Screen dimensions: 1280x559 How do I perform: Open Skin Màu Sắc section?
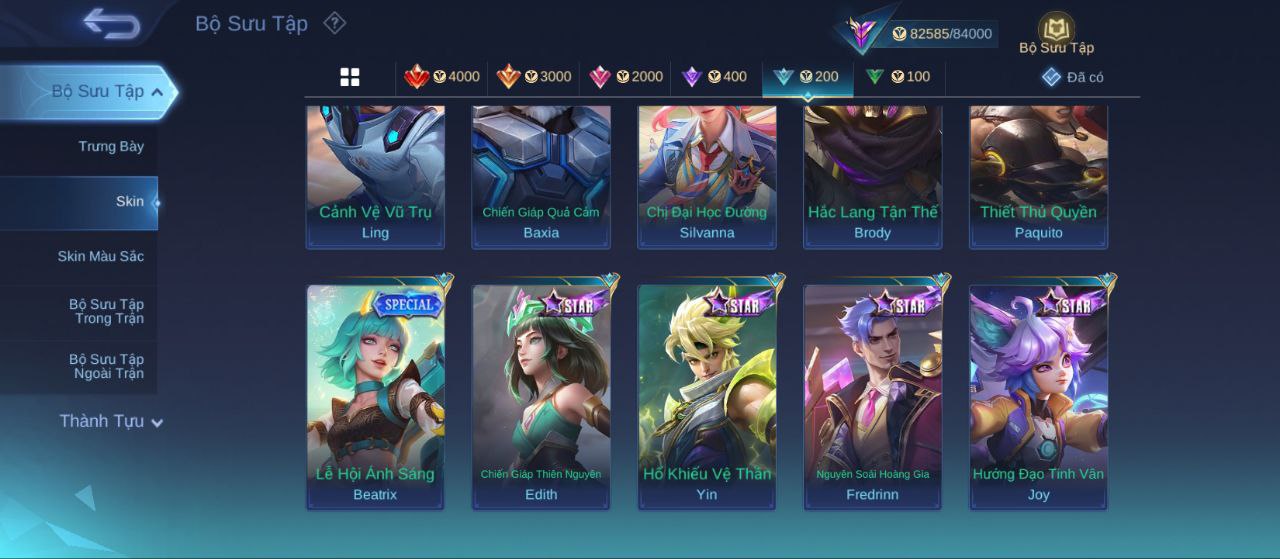[x=100, y=257]
